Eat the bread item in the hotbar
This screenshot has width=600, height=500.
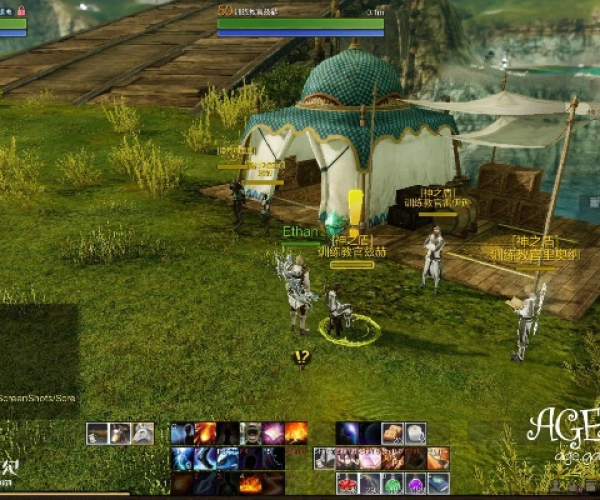point(392,433)
